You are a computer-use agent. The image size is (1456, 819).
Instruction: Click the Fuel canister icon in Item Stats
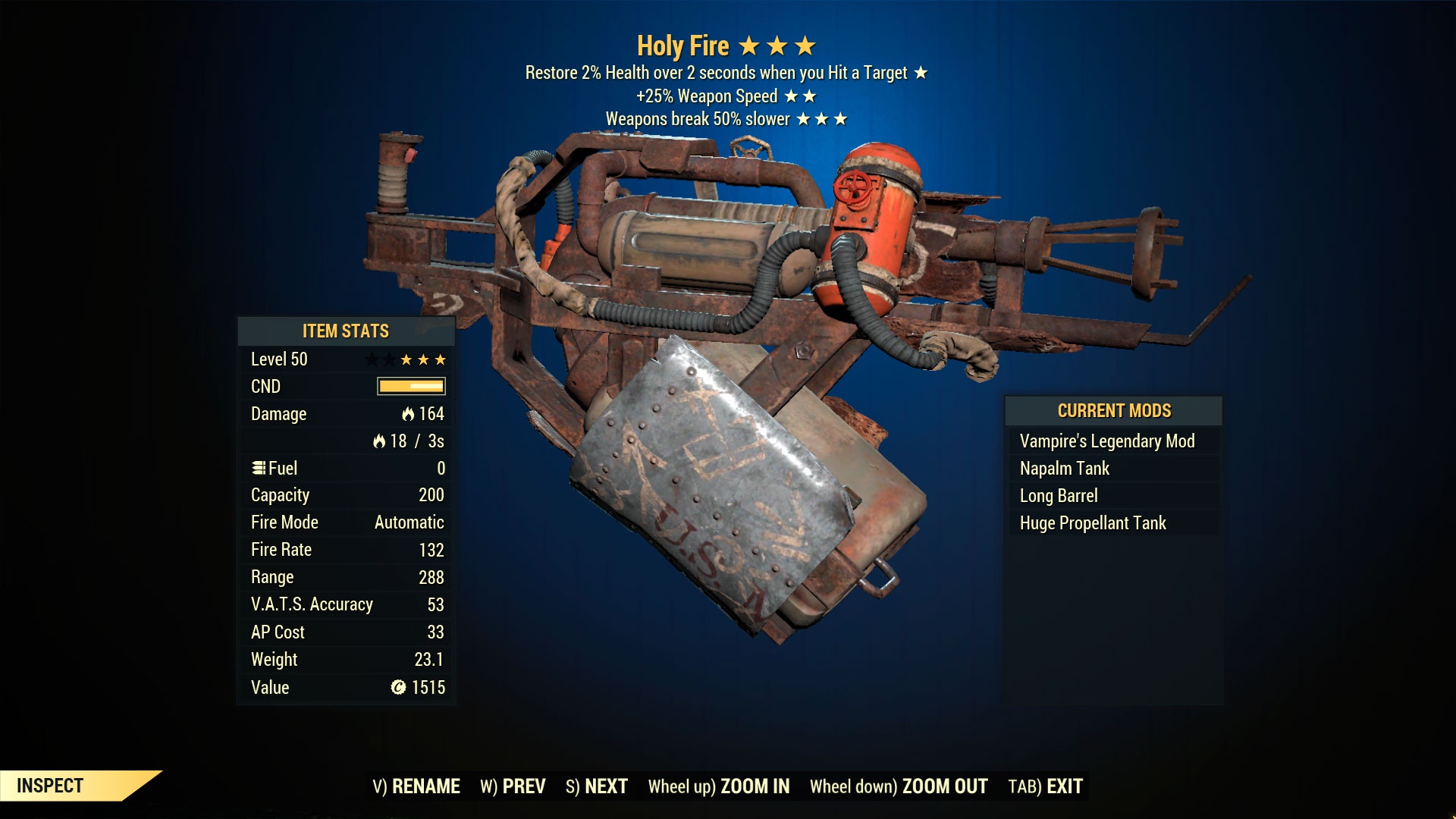[x=259, y=468]
